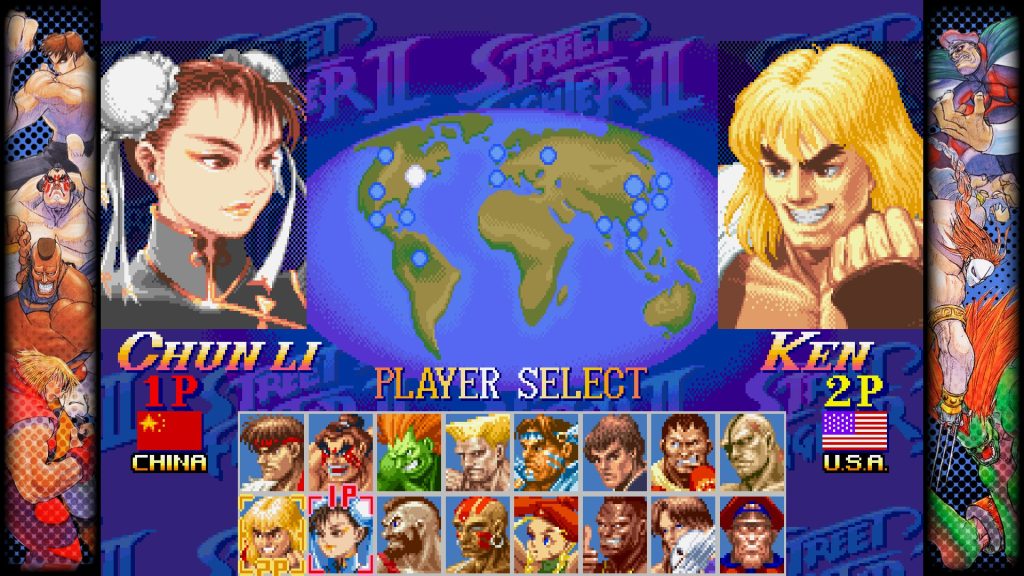The image size is (1024, 576).
Task: Select Dhalsim's portrait
Action: coord(478,531)
